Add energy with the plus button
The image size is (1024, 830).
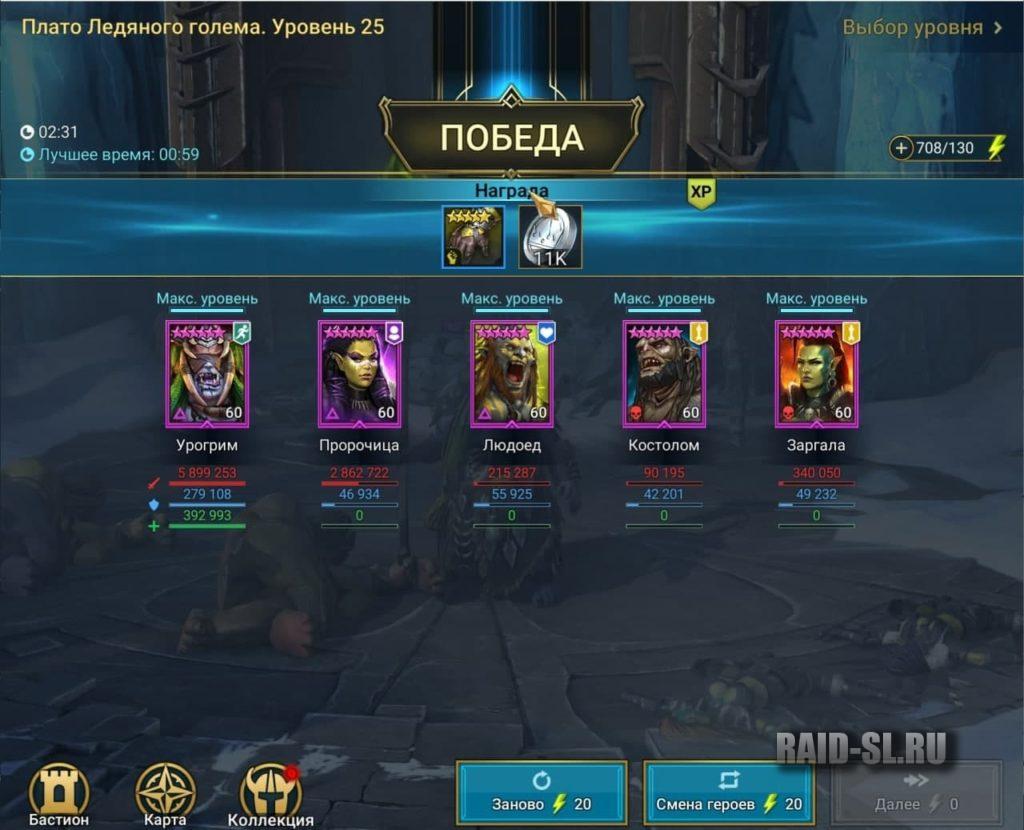(902, 149)
